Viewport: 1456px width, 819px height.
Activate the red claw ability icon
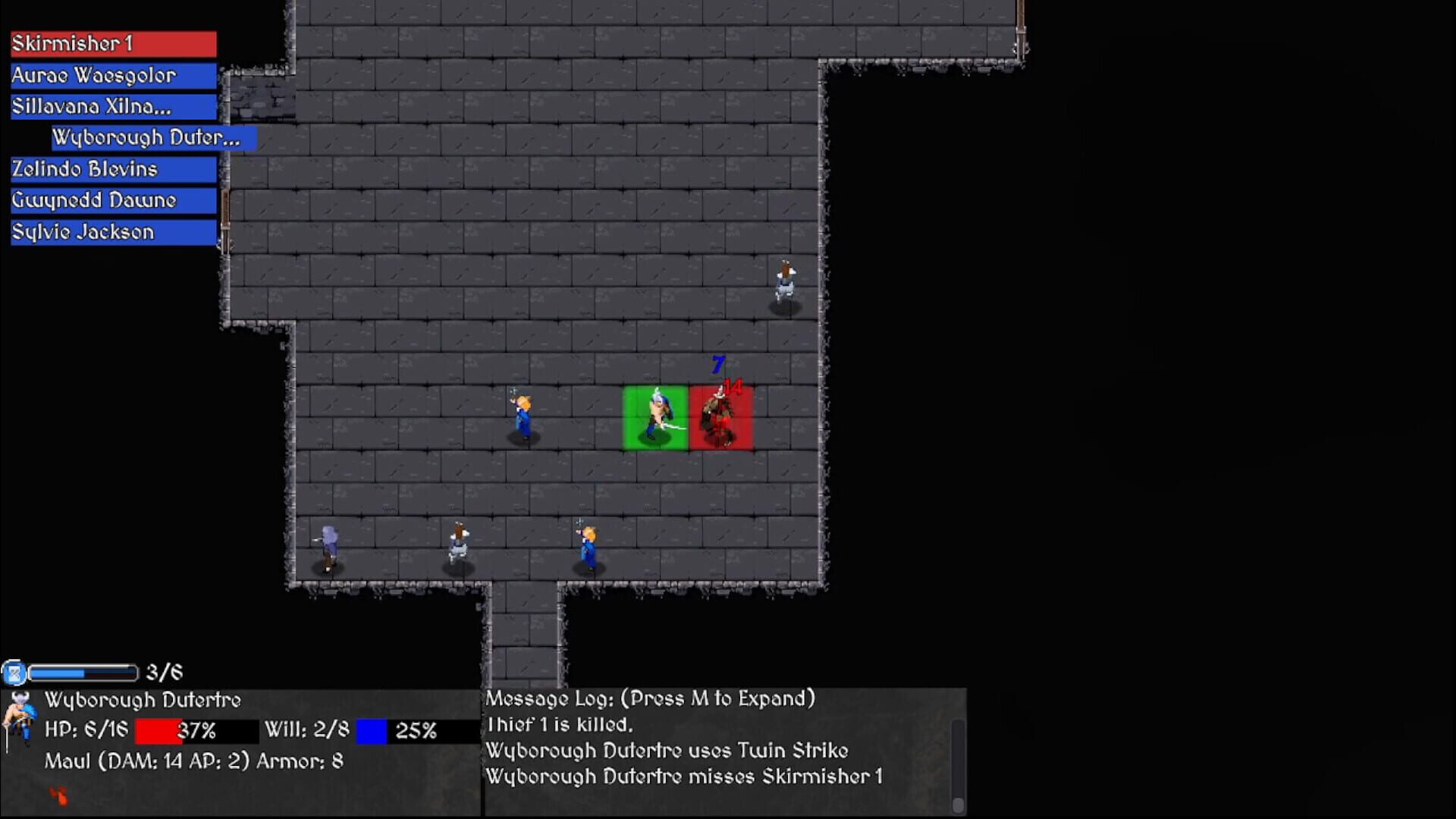coord(59,796)
